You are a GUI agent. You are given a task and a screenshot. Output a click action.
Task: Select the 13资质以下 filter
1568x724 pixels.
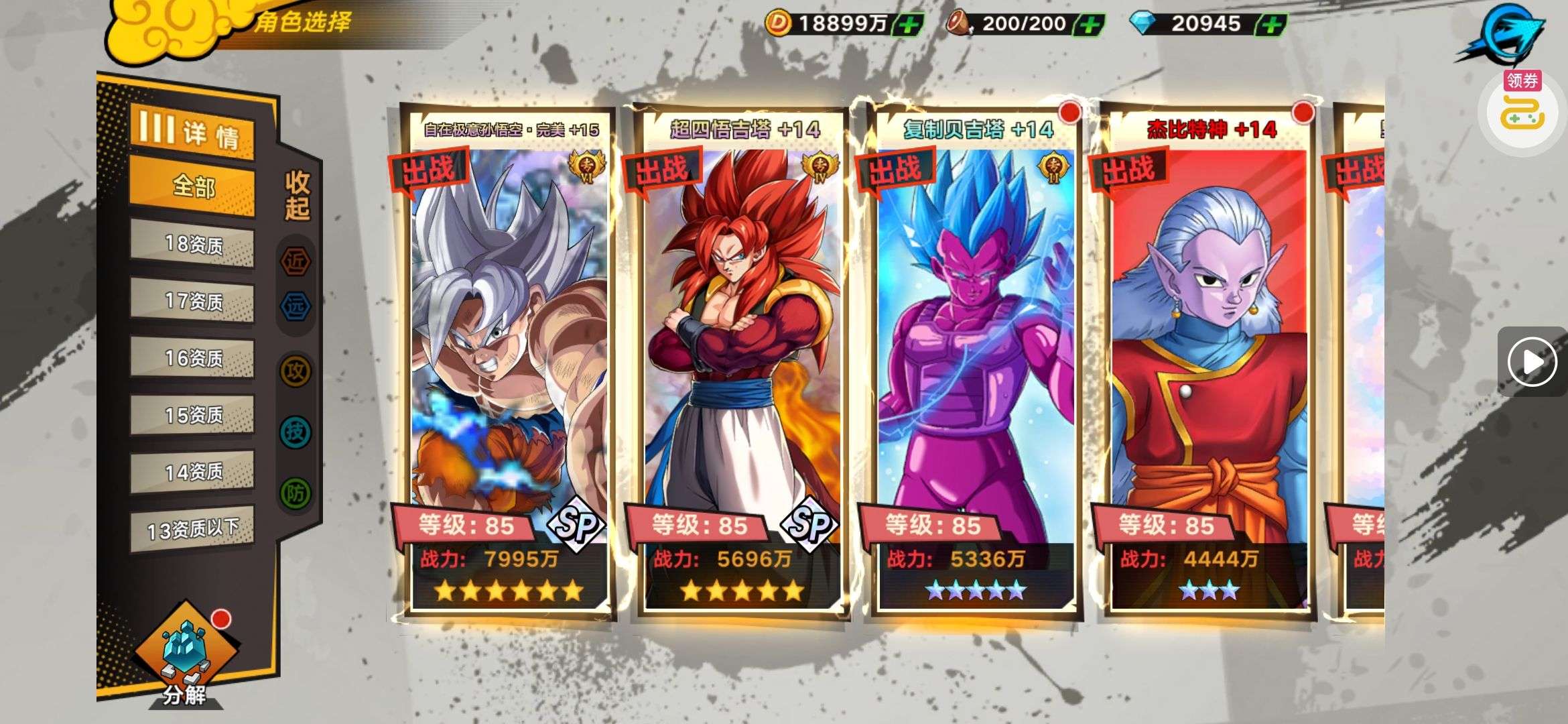pyautogui.click(x=192, y=530)
